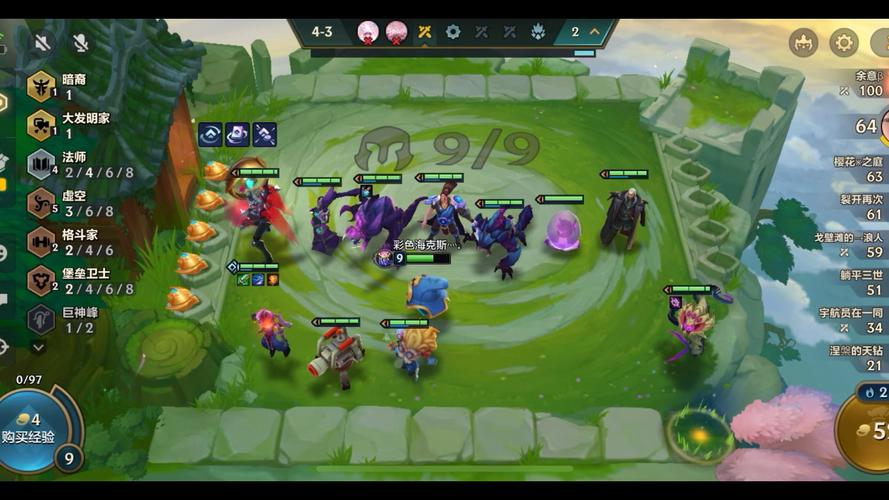
Task: Click the crossed-swords current round icon
Action: coord(425,31)
